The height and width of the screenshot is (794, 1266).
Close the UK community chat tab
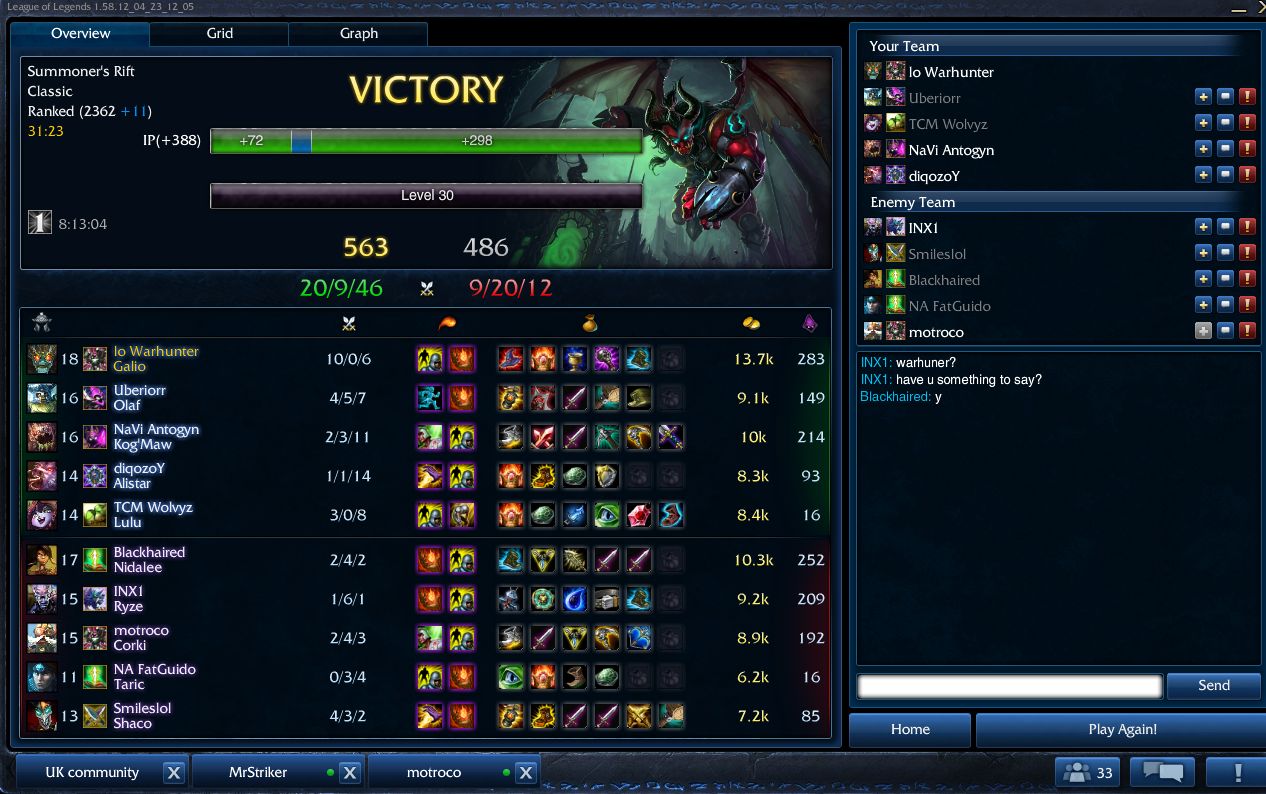click(173, 773)
